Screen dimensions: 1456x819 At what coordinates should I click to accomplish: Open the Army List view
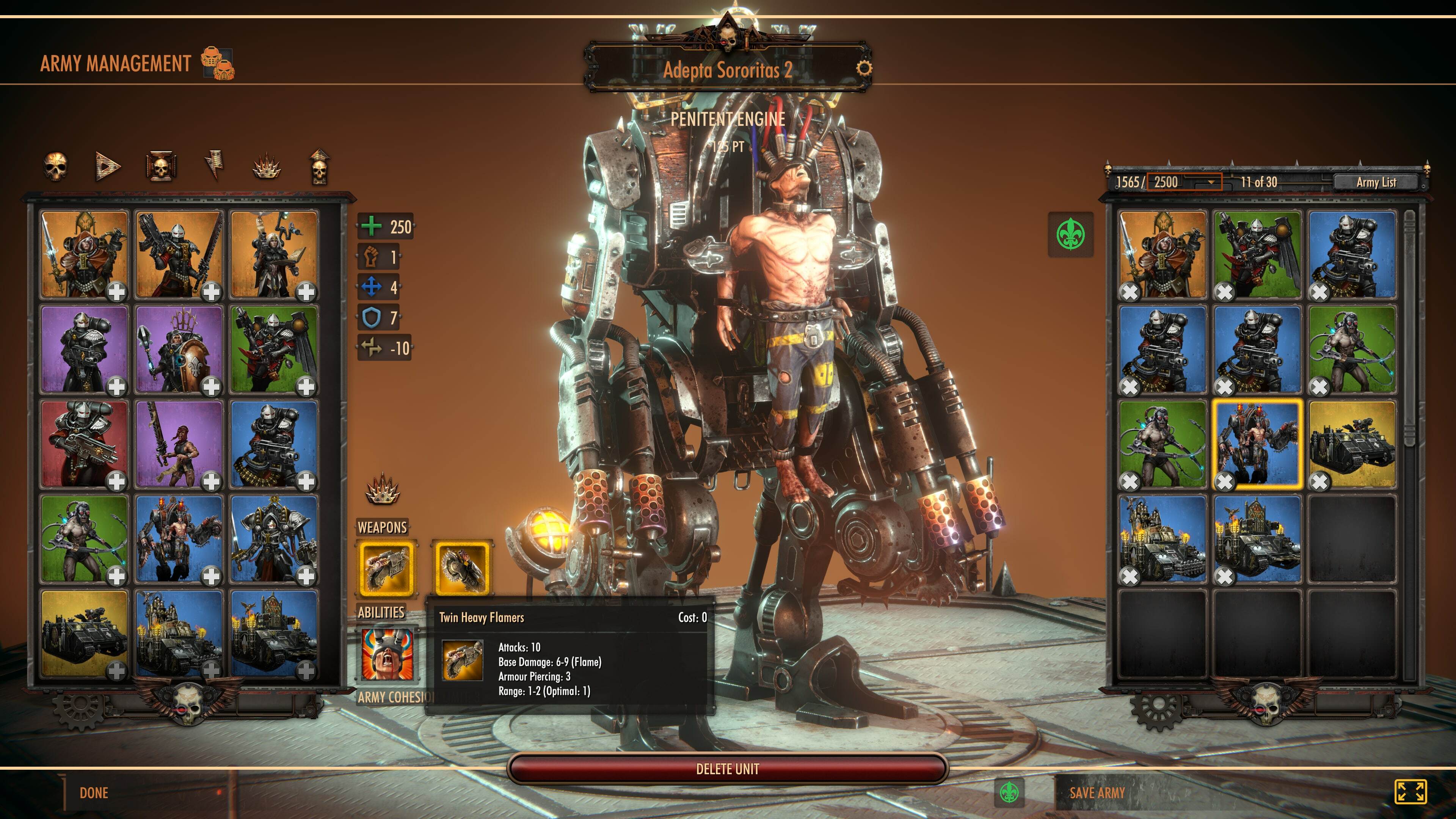tap(1376, 182)
